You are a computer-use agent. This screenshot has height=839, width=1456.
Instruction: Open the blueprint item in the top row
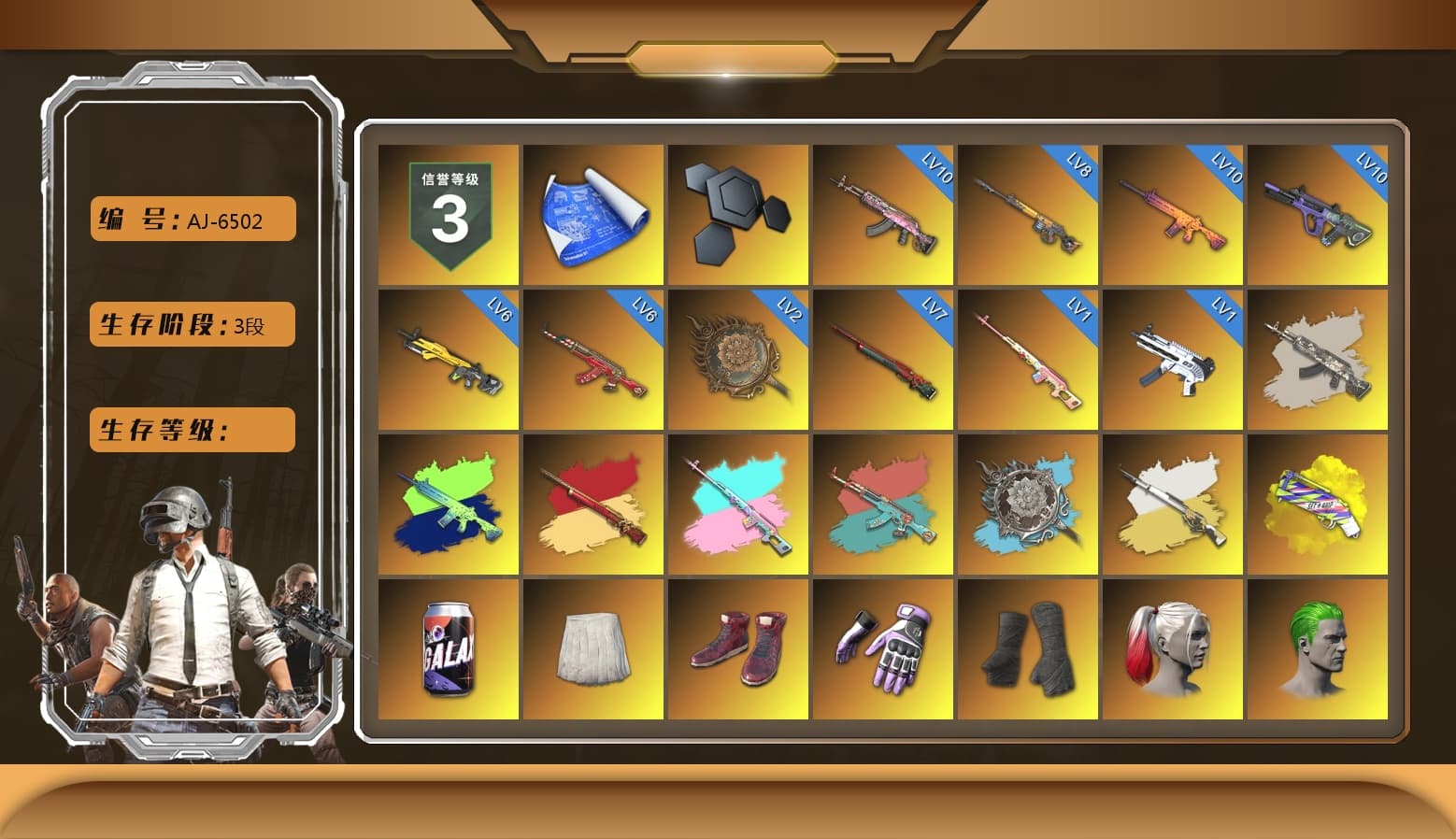coord(592,213)
